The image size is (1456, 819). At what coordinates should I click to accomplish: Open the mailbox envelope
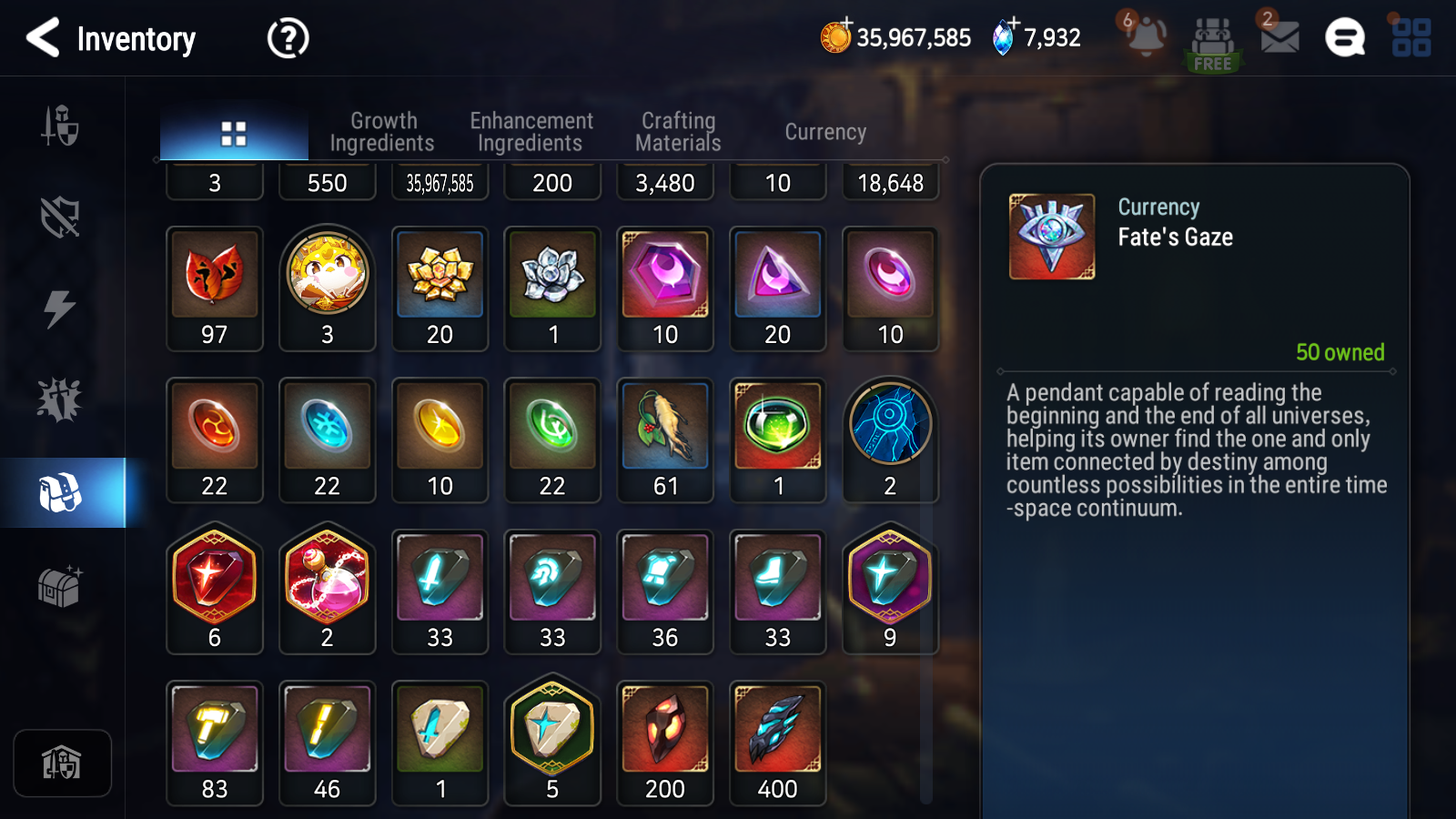tap(1279, 37)
